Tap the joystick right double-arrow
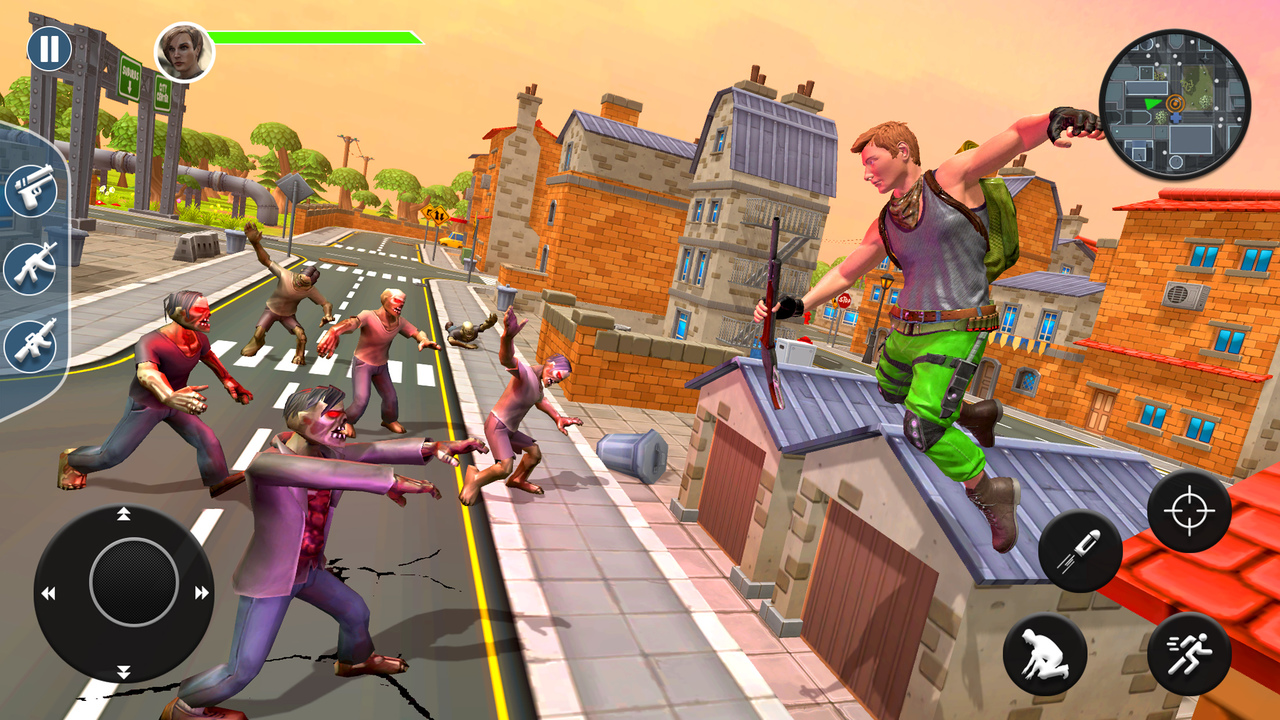Viewport: 1280px width, 720px height. [201, 593]
